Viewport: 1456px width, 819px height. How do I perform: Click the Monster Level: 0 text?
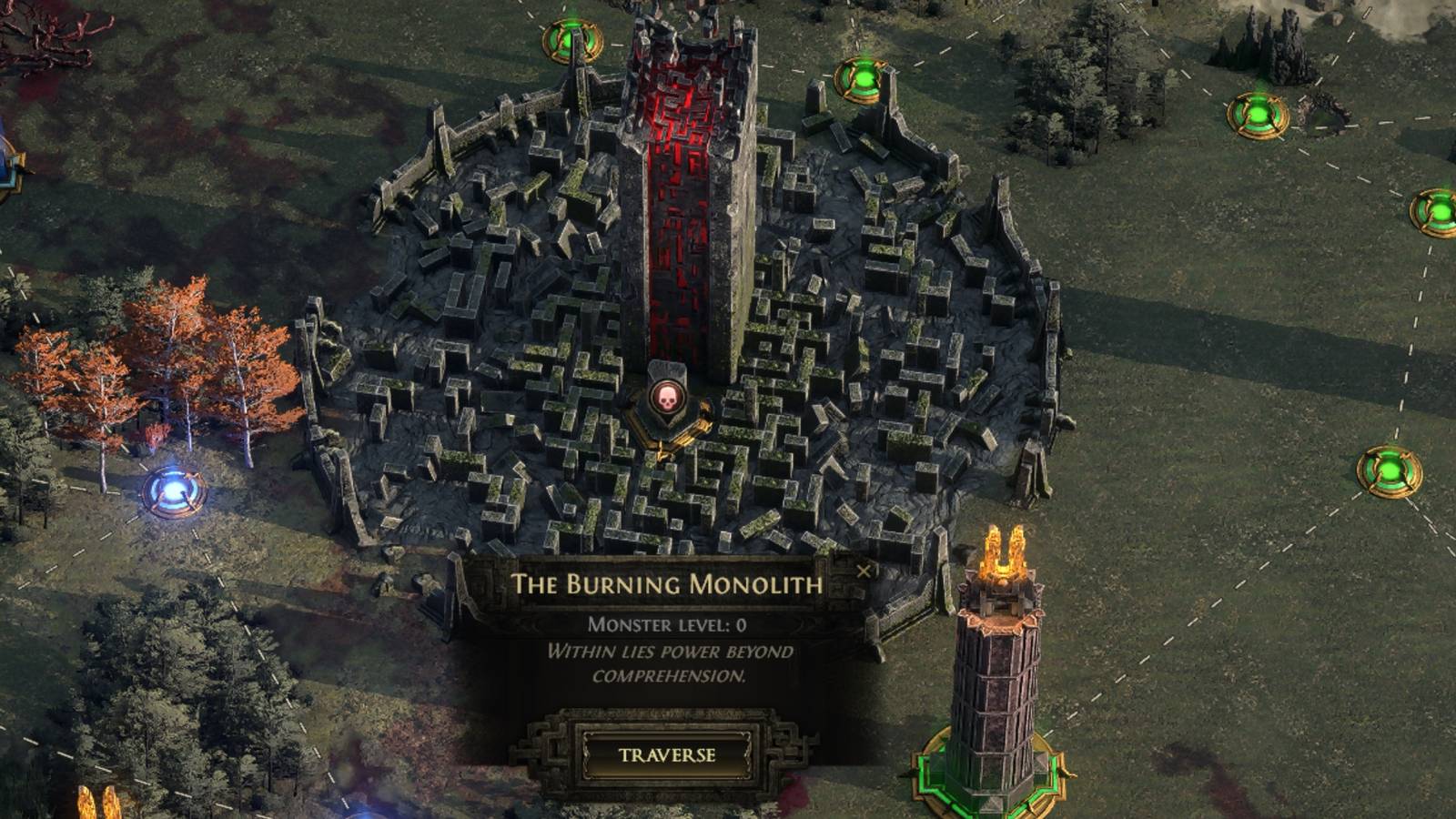667,623
